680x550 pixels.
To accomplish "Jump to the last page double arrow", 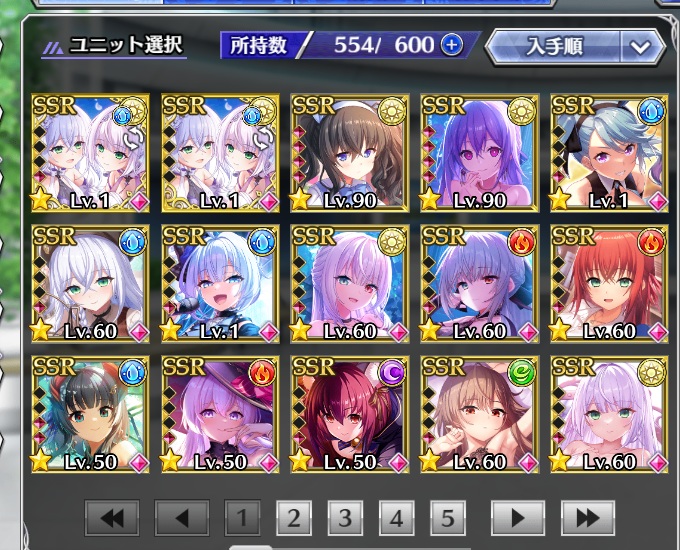I will pos(588,518).
